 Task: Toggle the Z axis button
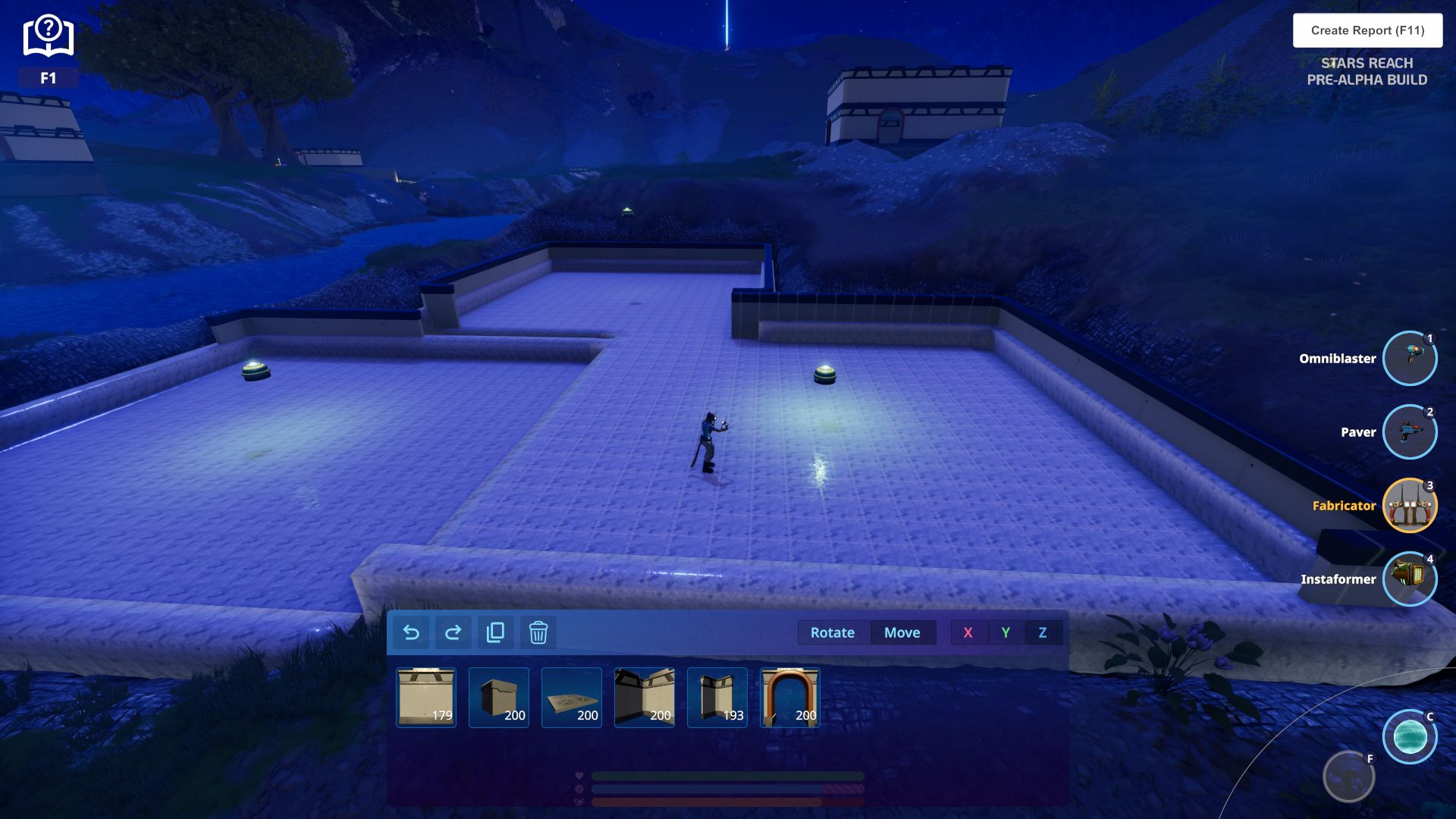[1043, 632]
